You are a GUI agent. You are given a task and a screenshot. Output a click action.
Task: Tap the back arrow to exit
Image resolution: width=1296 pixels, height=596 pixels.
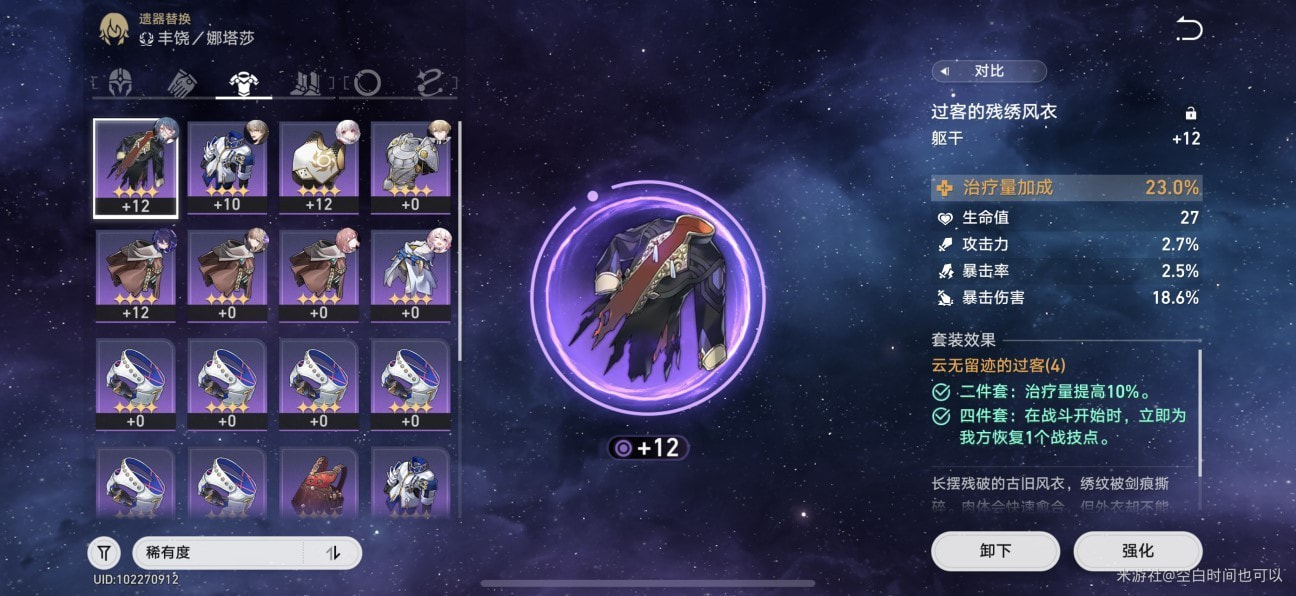click(1188, 30)
